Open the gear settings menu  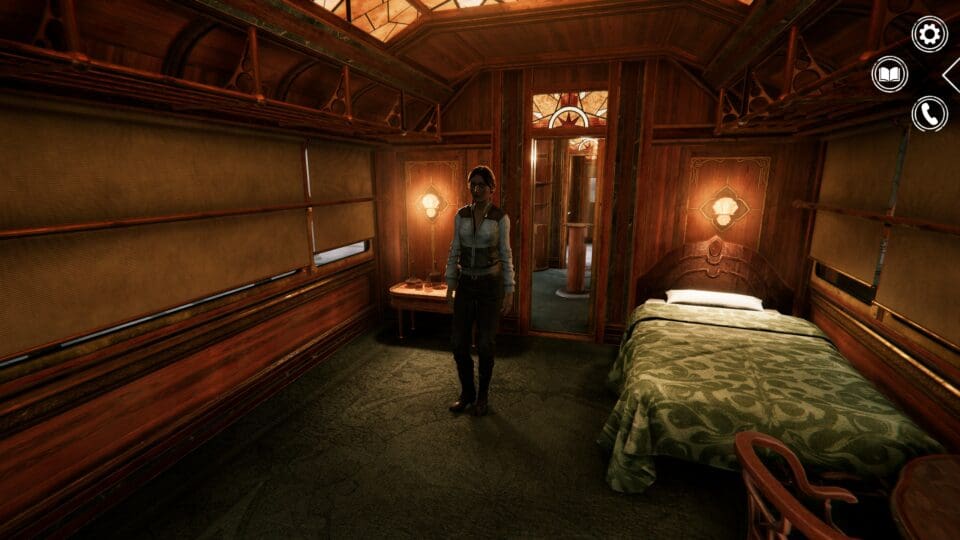(x=929, y=34)
